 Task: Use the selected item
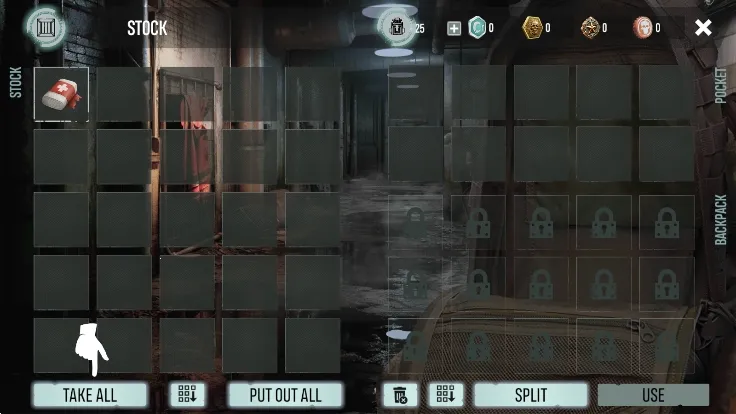click(653, 395)
